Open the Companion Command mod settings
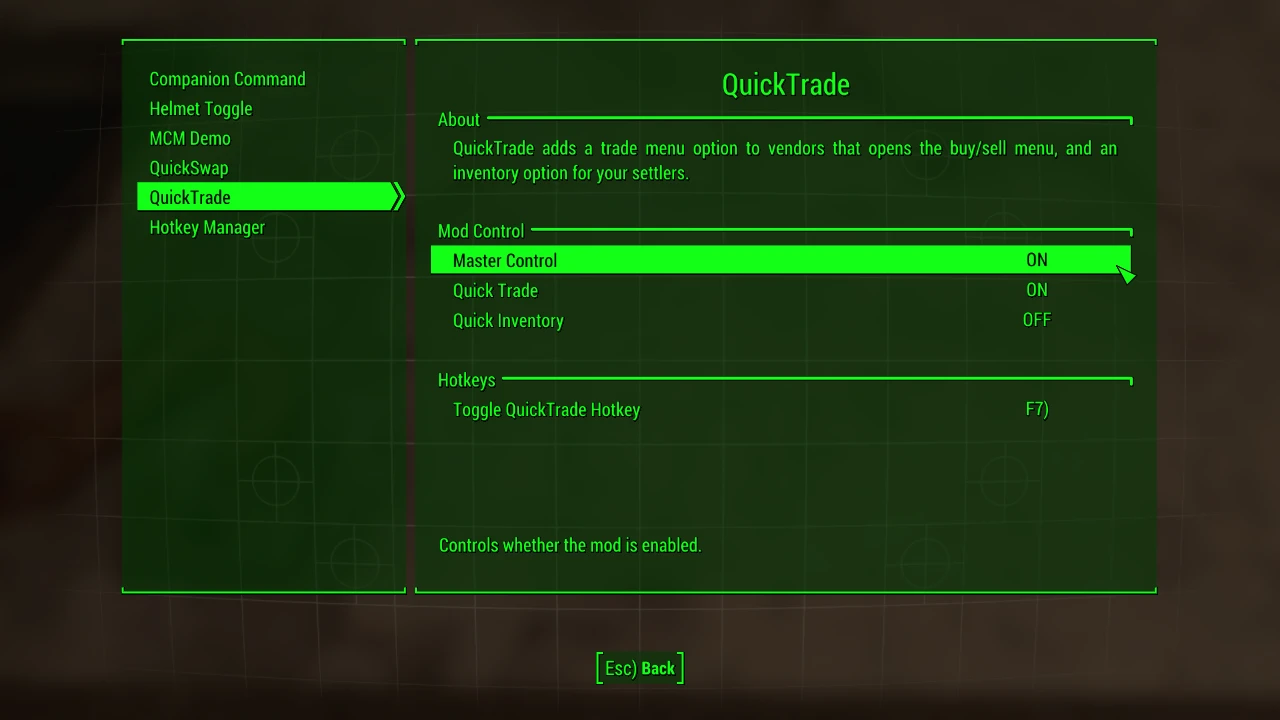The image size is (1280, 720). (x=227, y=79)
